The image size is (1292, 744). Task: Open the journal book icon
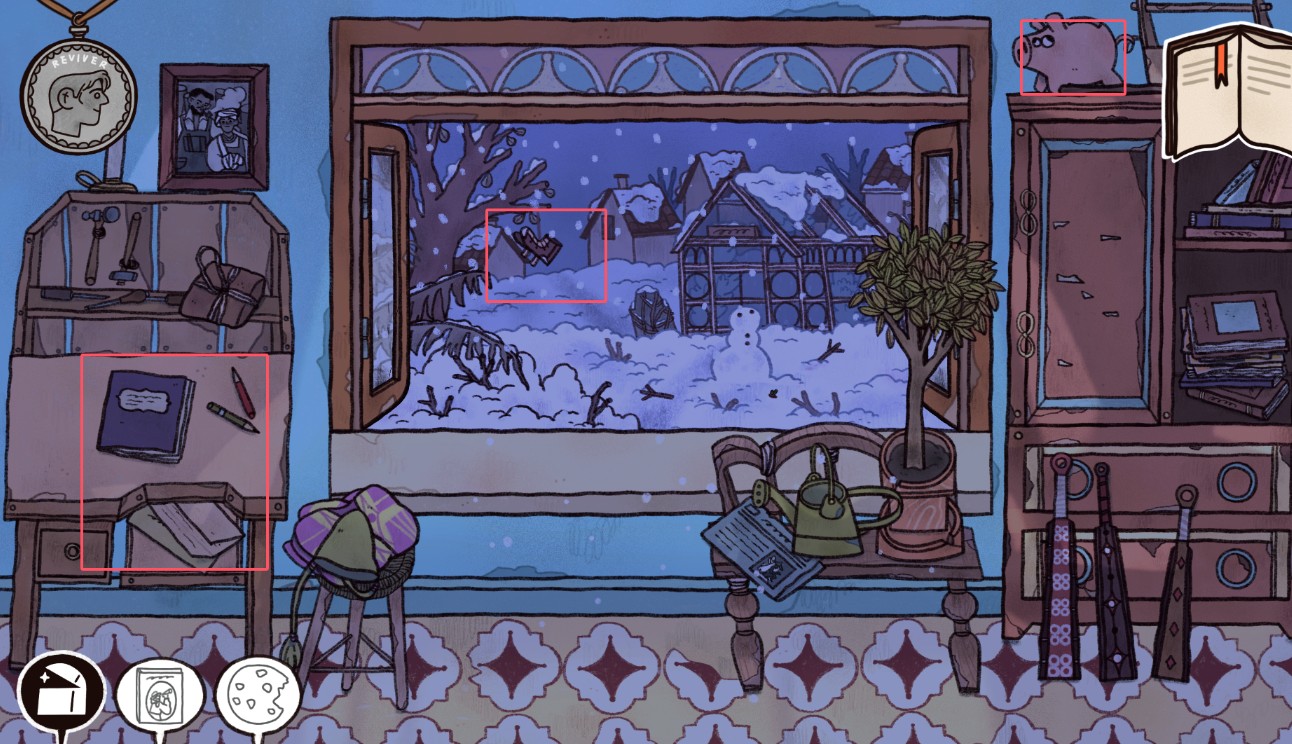coord(1228,92)
